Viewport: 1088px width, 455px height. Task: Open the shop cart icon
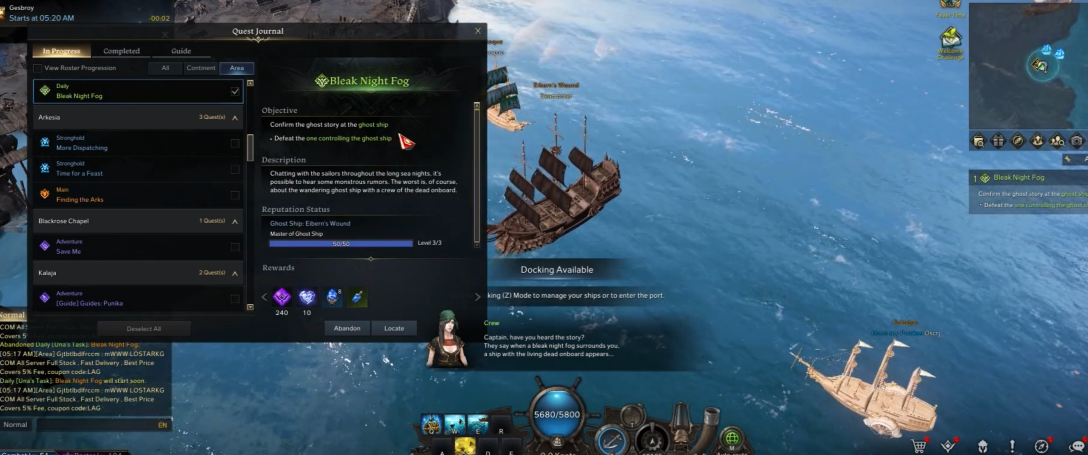918,446
